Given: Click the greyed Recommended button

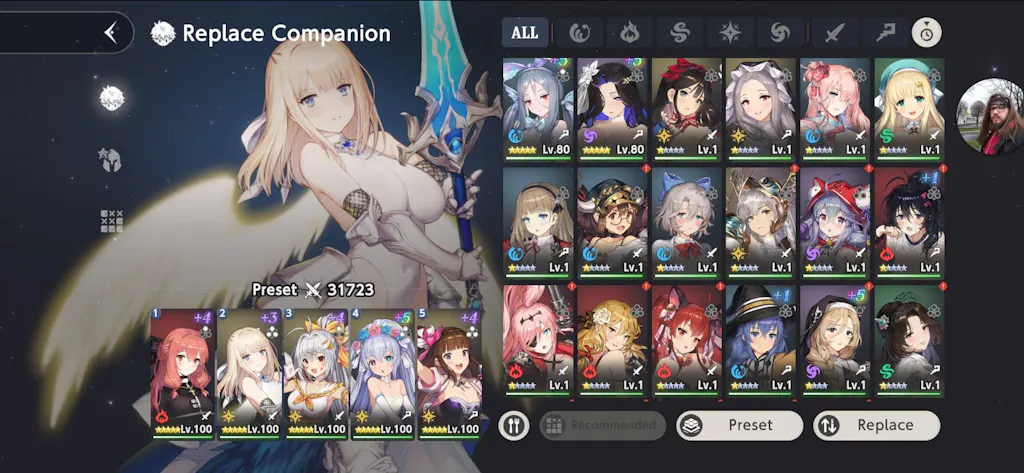Looking at the screenshot, I should pyautogui.click(x=603, y=425).
